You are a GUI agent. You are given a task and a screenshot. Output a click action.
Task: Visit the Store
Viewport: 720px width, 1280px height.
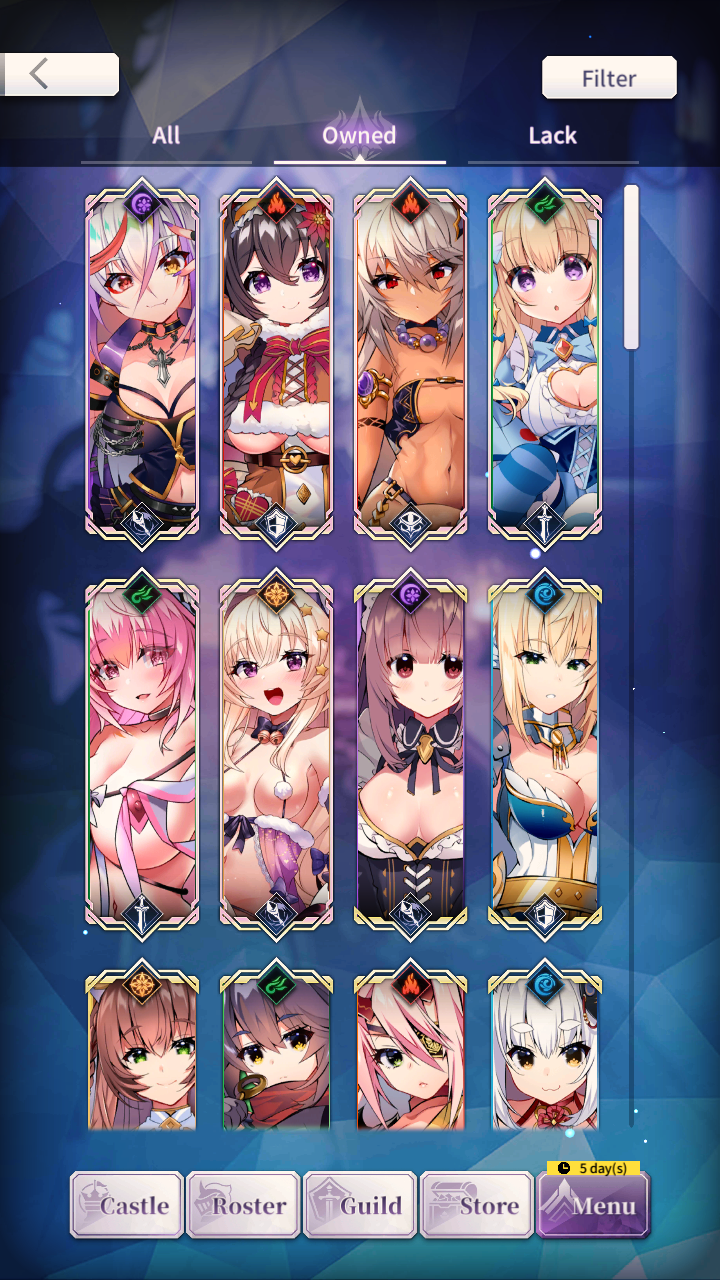(x=477, y=1205)
